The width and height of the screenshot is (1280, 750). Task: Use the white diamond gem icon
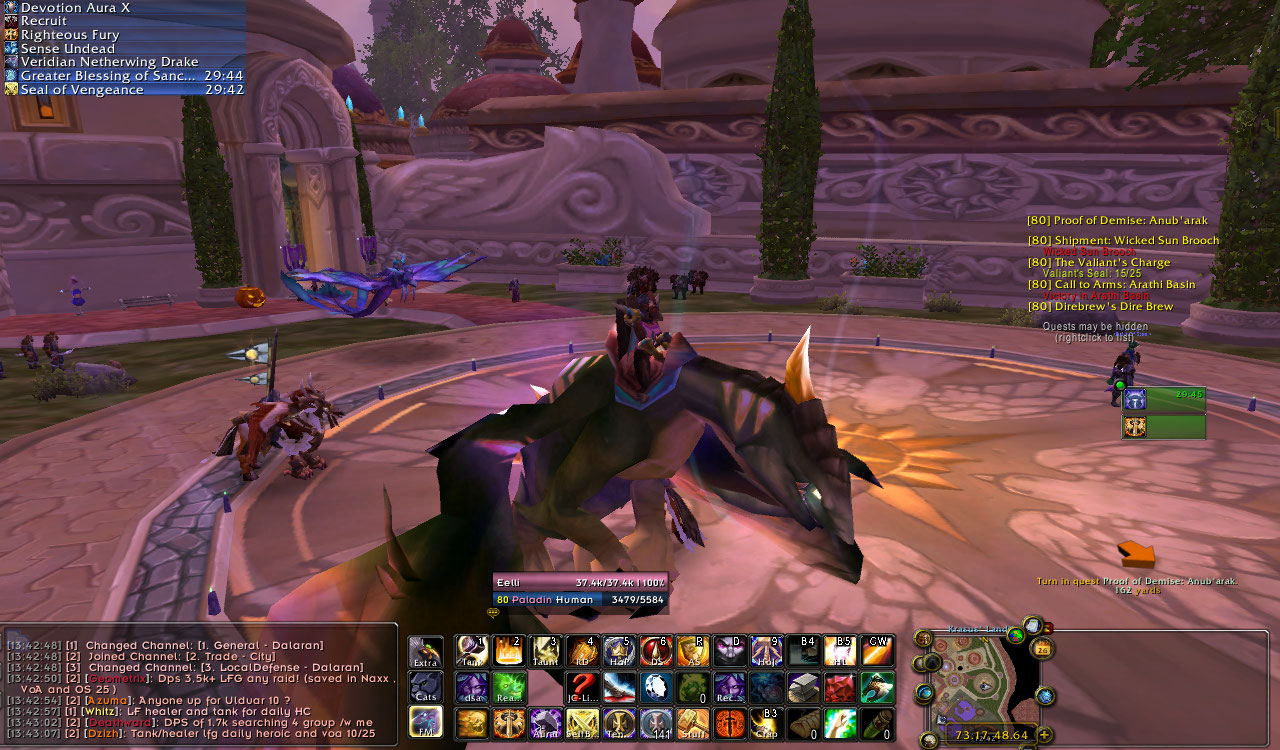pos(655,687)
